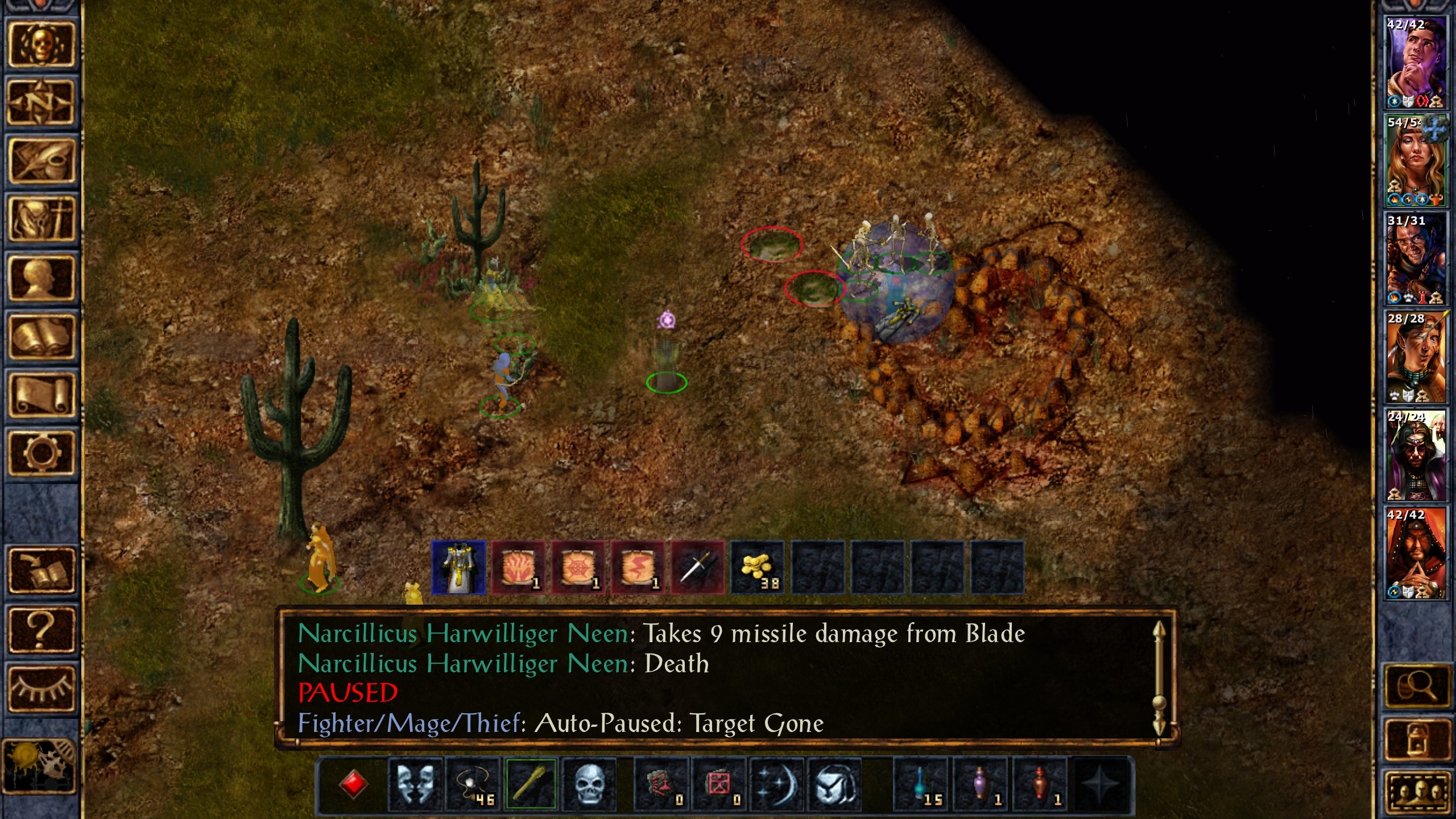Take the lightning spell scroll

(x=638, y=568)
